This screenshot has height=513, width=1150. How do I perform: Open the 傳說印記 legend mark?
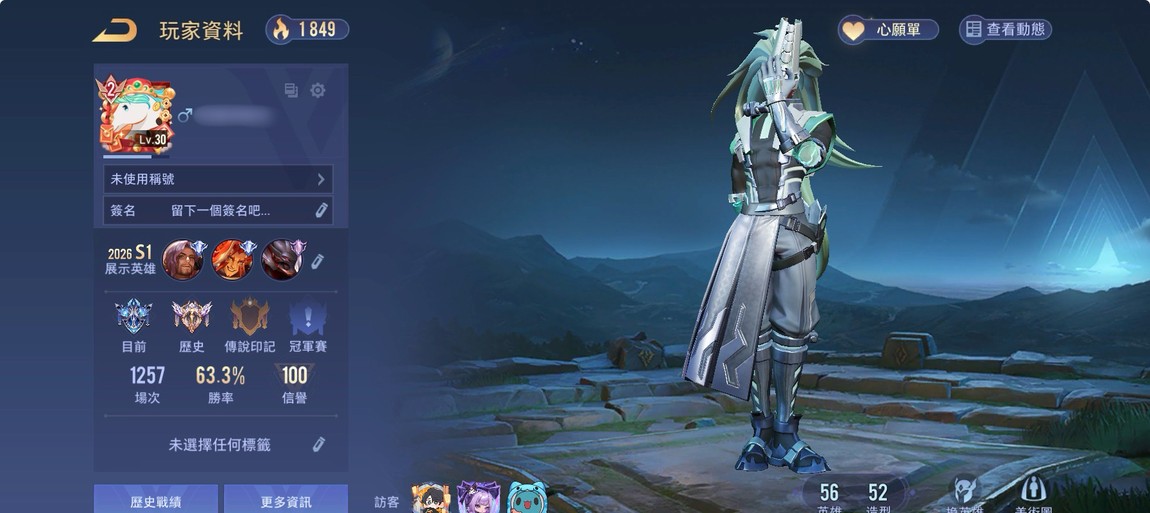point(249,319)
